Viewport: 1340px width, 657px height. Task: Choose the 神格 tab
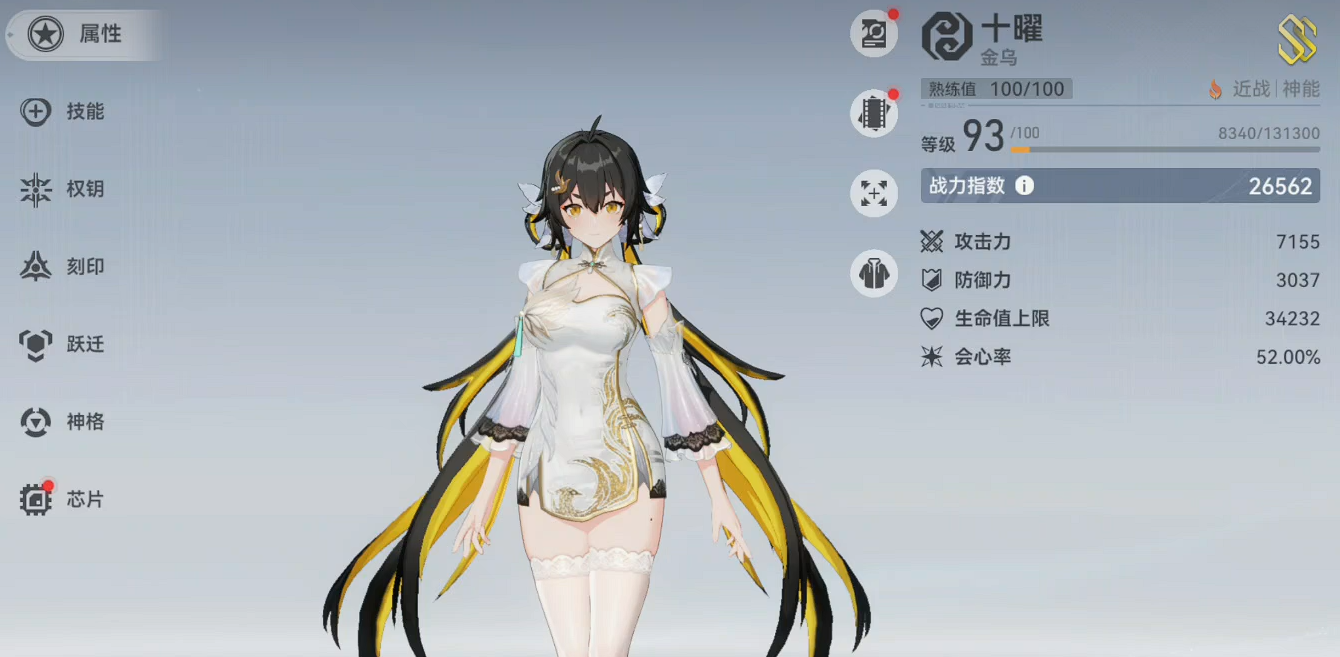66,422
